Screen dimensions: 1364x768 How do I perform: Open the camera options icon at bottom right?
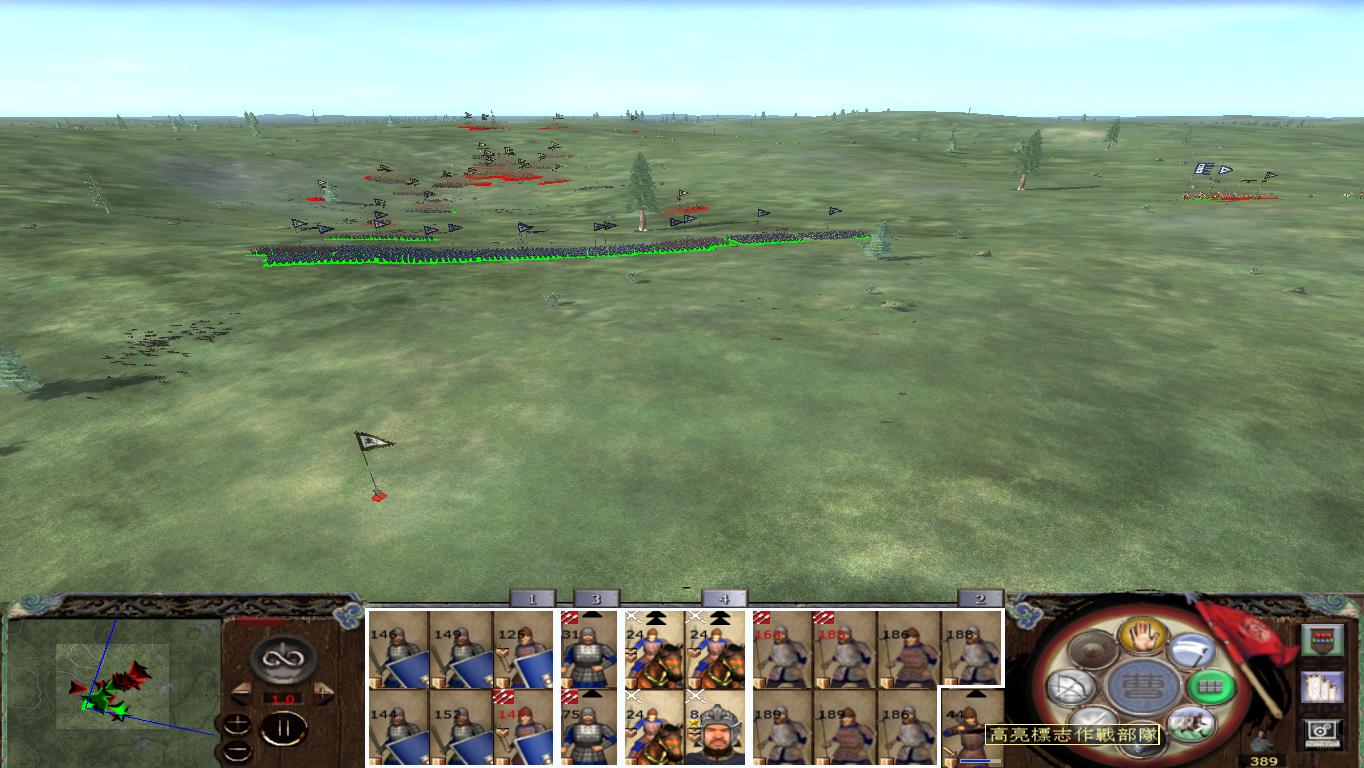pyautogui.click(x=1323, y=729)
